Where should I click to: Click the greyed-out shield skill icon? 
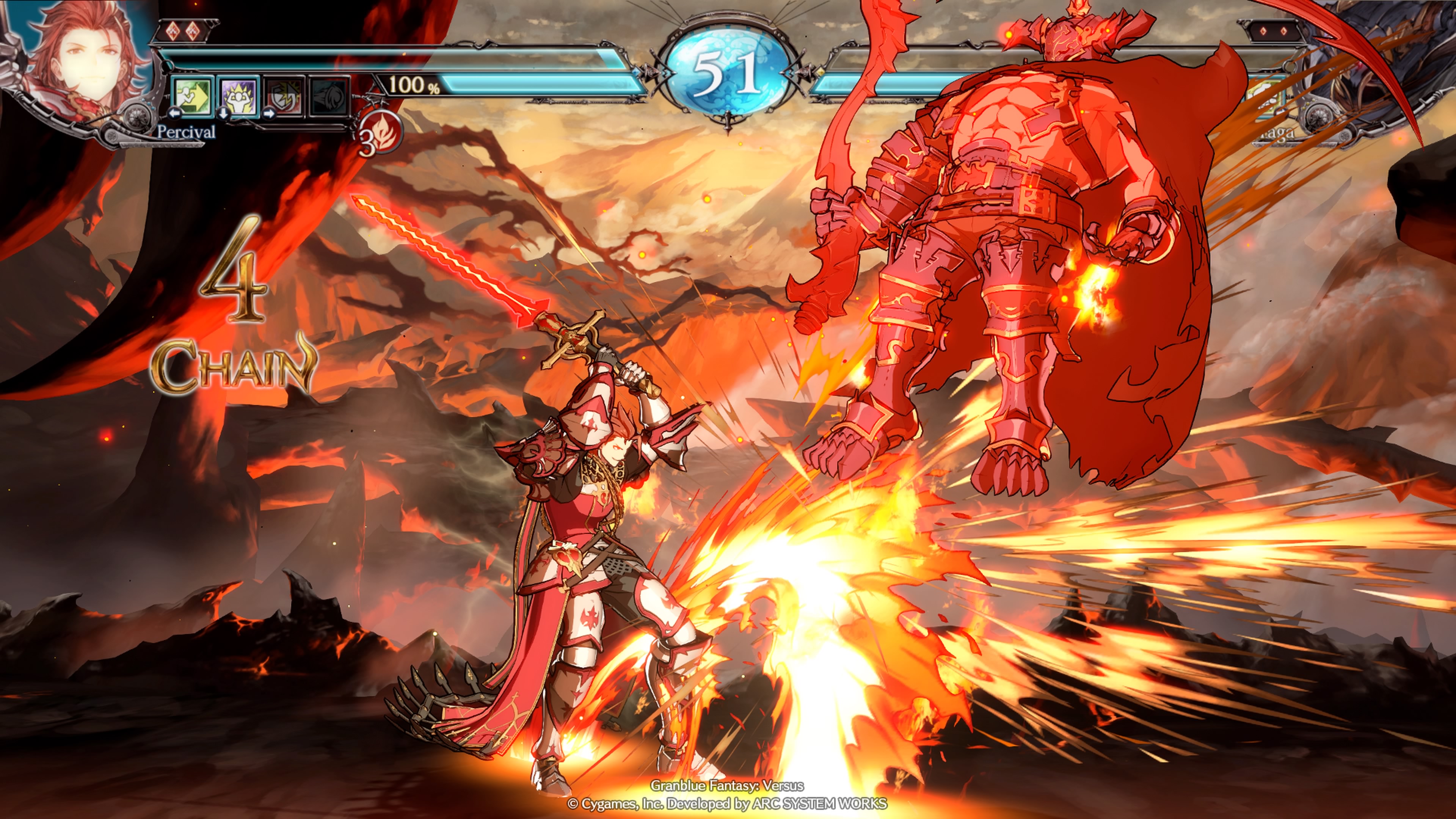(x=285, y=96)
